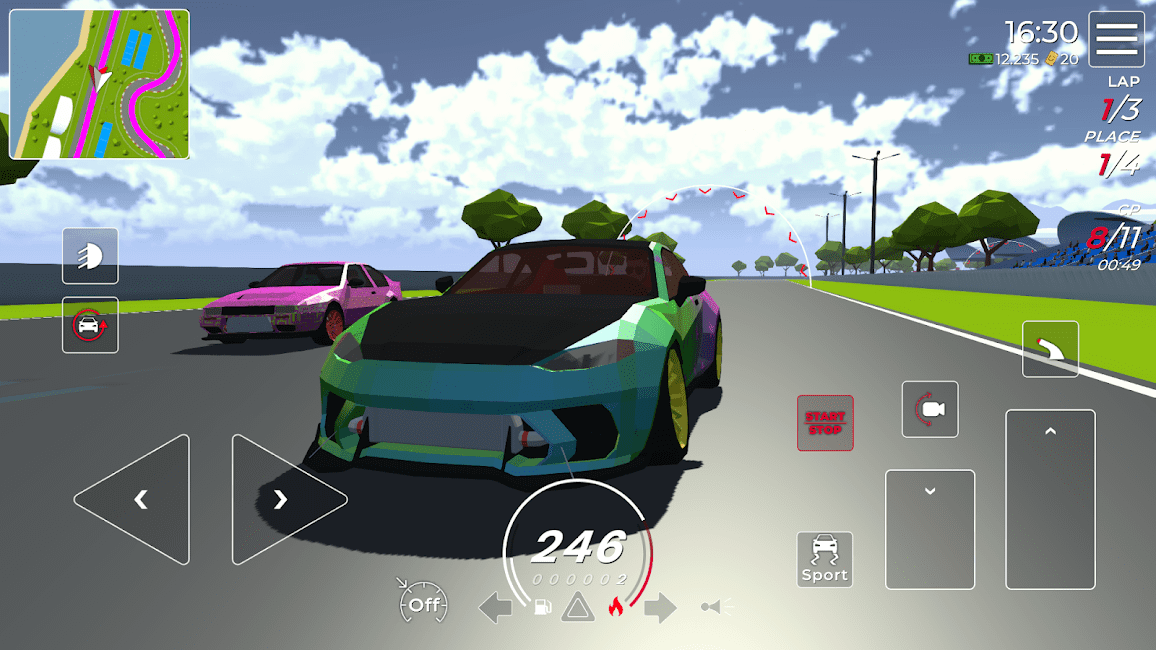Steer right with the right arrow
The height and width of the screenshot is (650, 1156).
coord(284,499)
